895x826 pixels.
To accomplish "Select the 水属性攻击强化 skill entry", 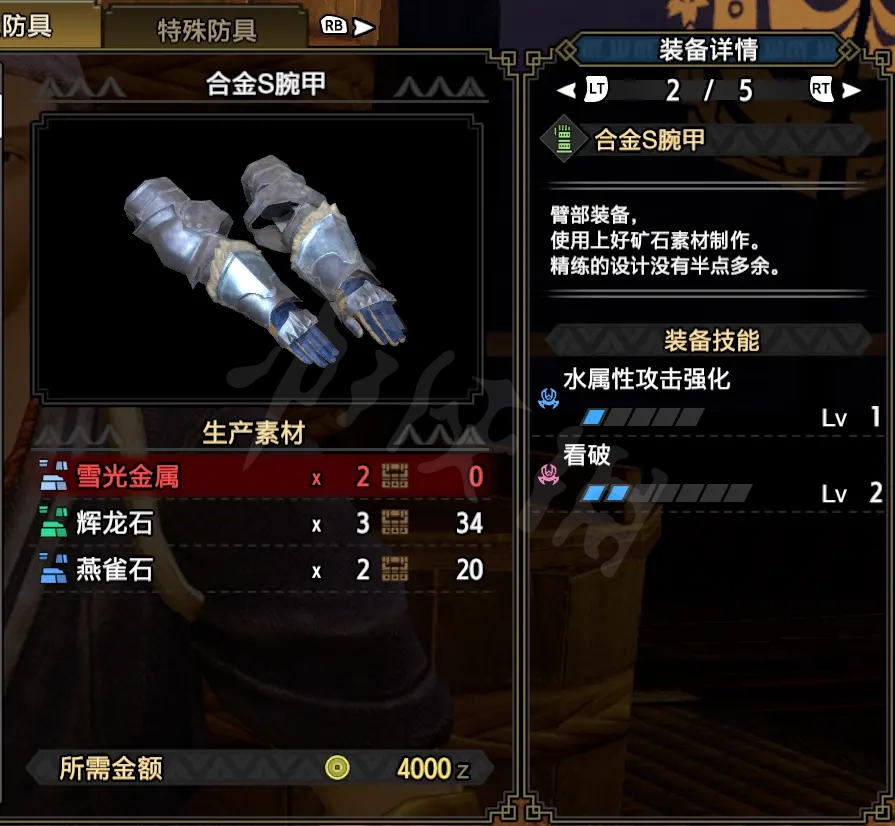I will [x=712, y=396].
